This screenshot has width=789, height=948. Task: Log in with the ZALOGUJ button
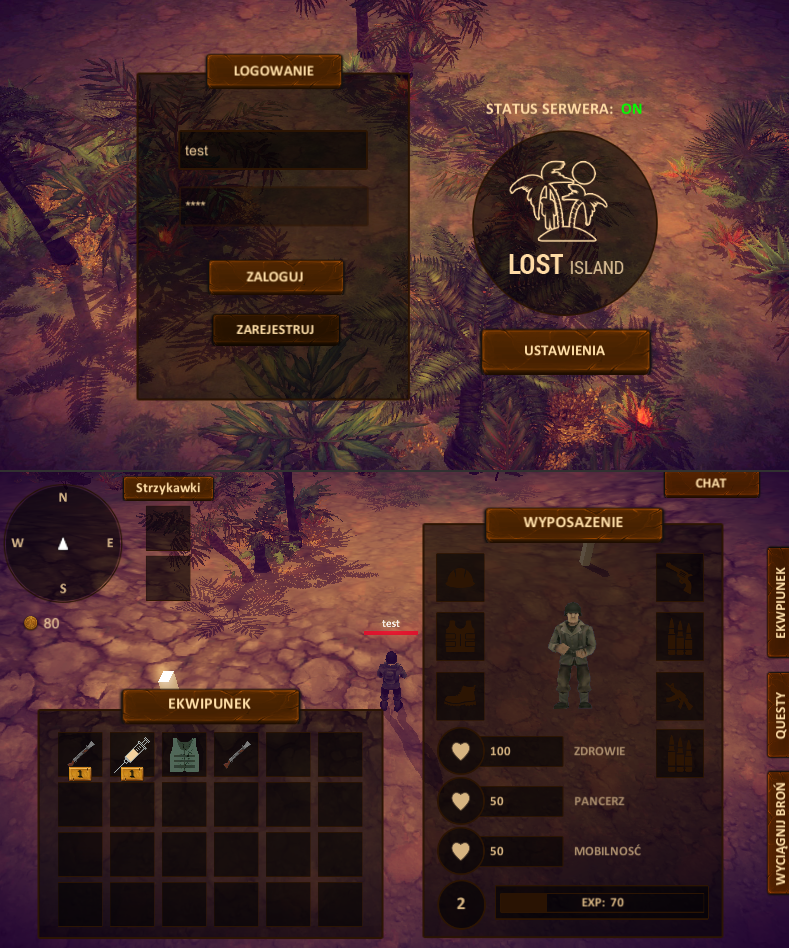pyautogui.click(x=276, y=277)
